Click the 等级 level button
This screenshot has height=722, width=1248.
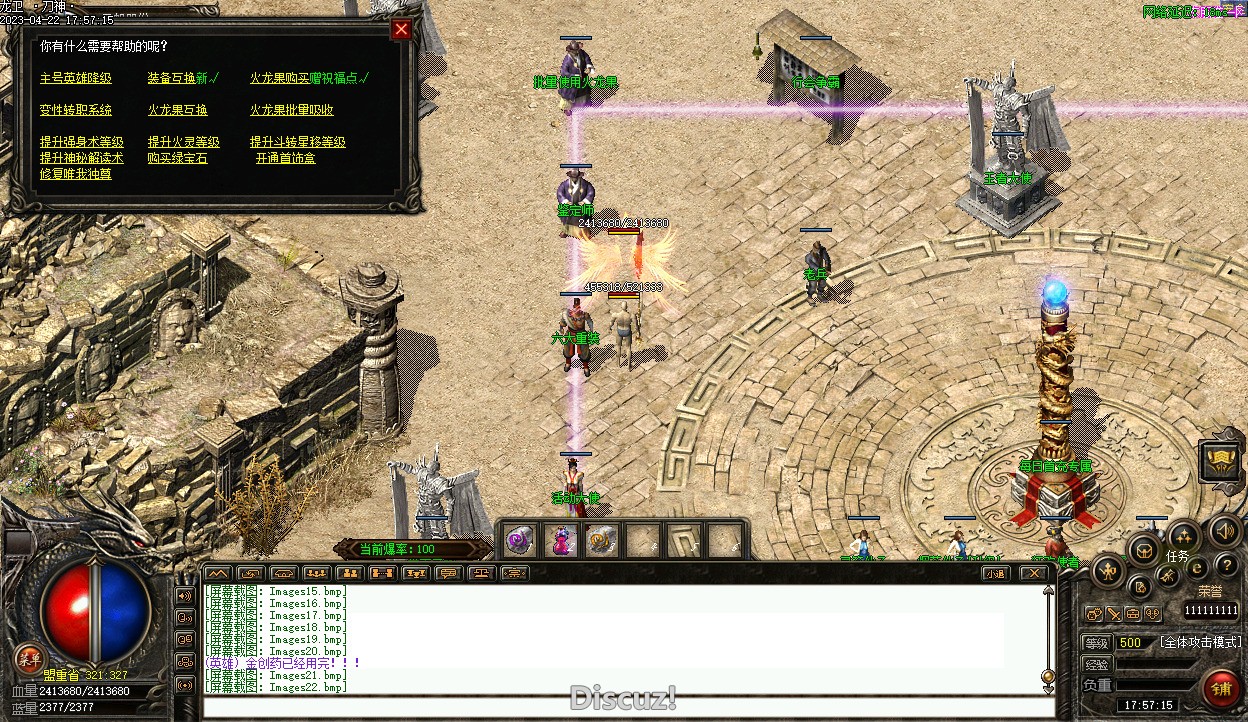[x=1097, y=643]
